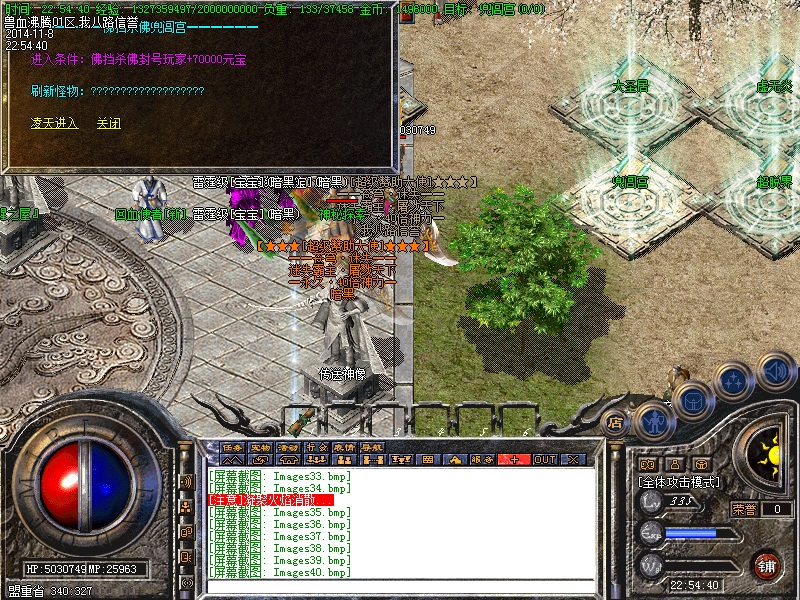This screenshot has width=800, height=600.
Task: Click the 荣誉 honor button
Action: (743, 509)
